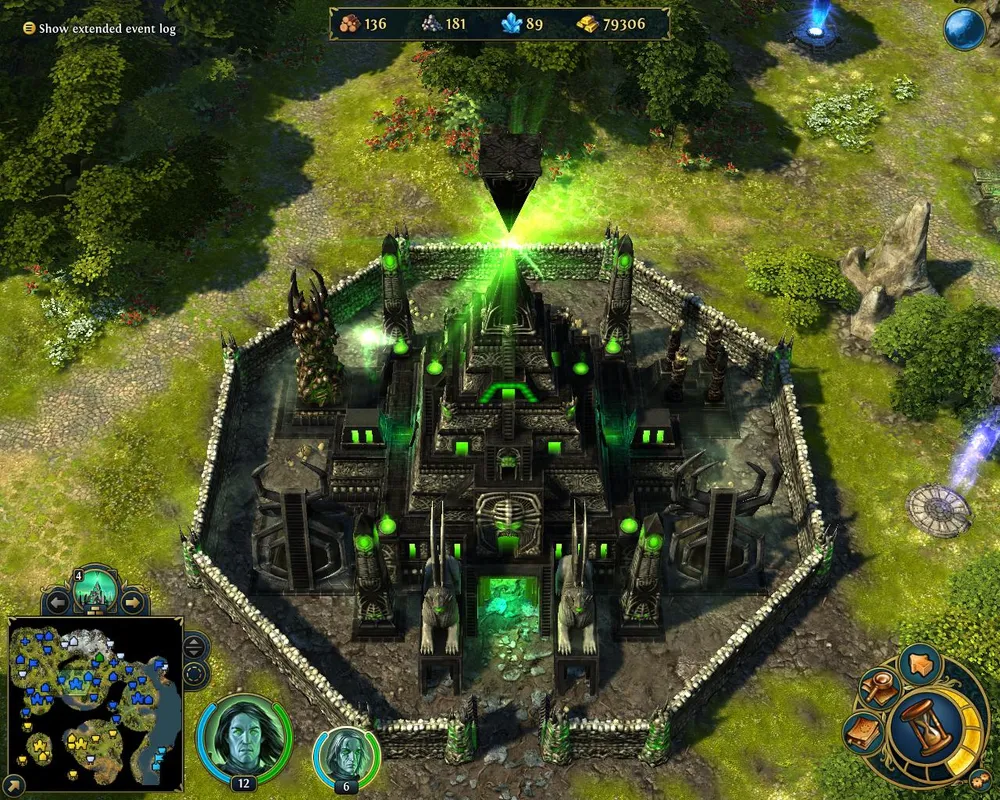Select the next town with the right arrow
Screen dimensions: 1000x800
[x=132, y=602]
